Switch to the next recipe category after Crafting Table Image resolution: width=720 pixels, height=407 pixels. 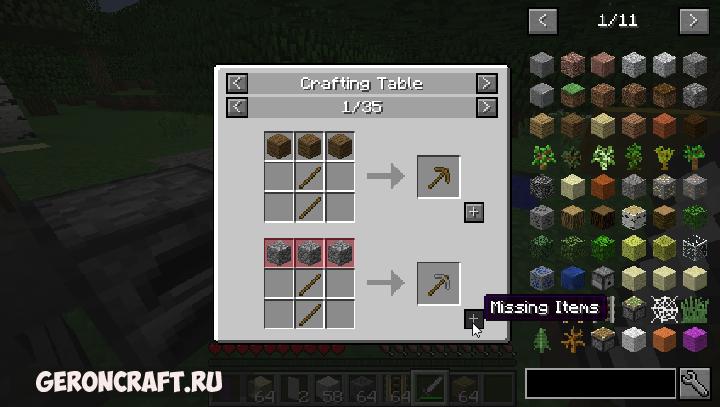(486, 84)
